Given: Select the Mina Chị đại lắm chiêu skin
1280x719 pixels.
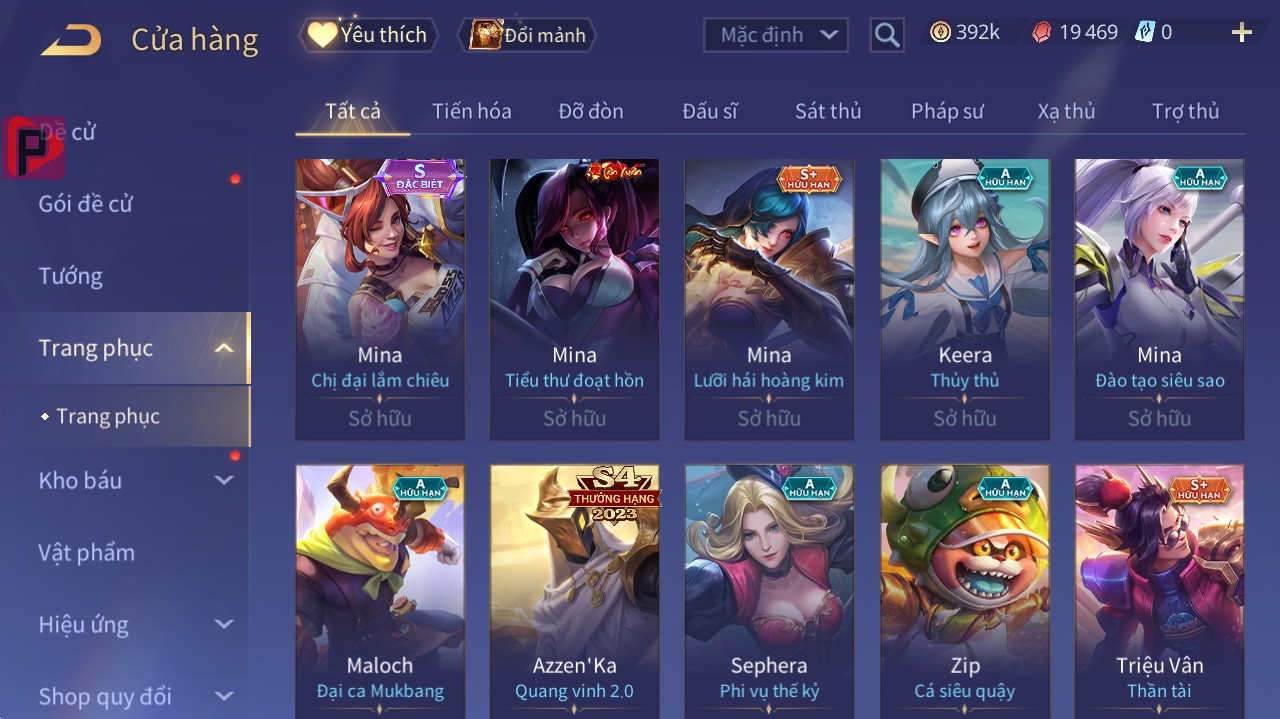Looking at the screenshot, I should coord(380,298).
